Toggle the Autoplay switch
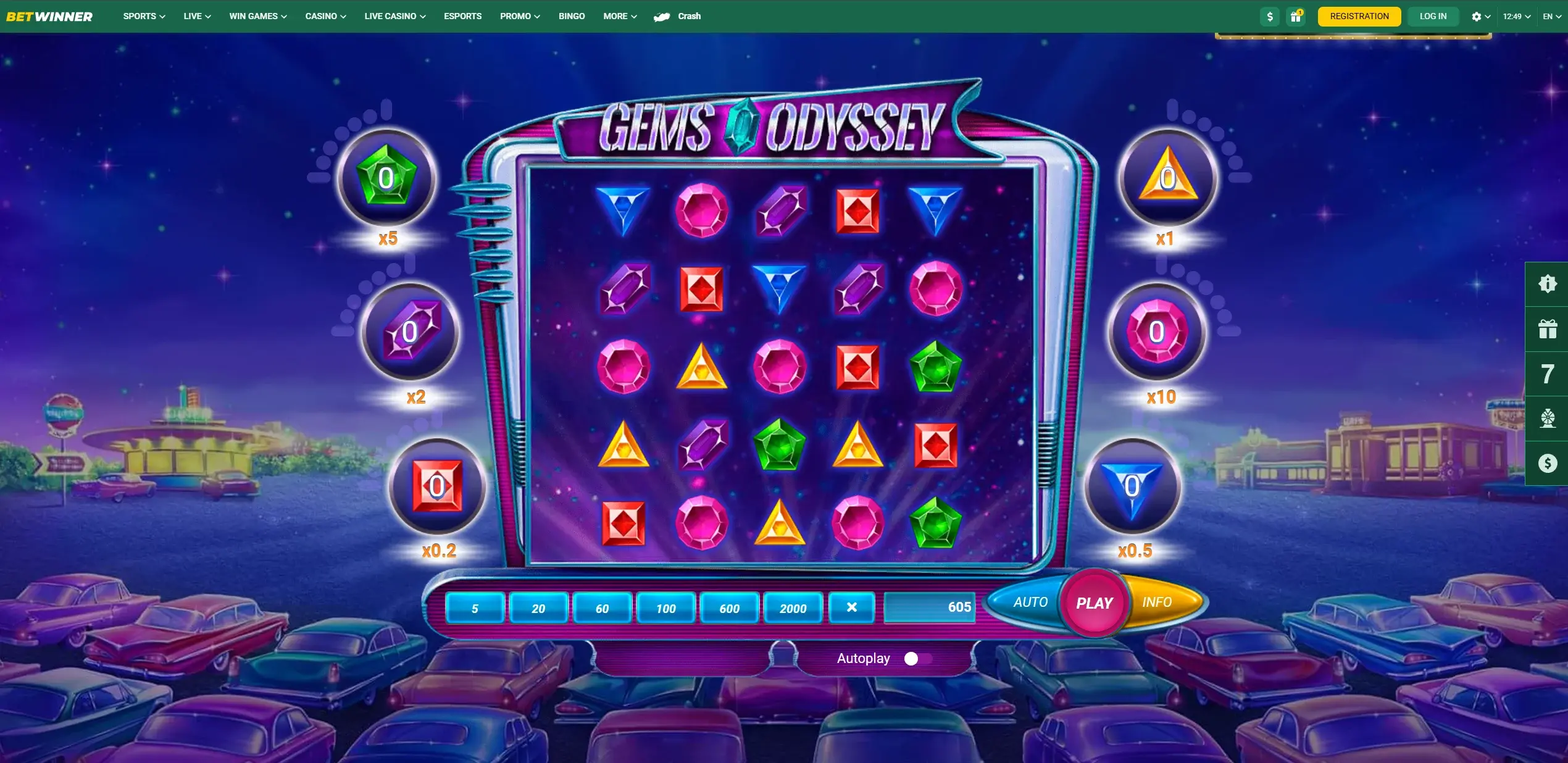This screenshot has width=1568, height=763. (917, 659)
